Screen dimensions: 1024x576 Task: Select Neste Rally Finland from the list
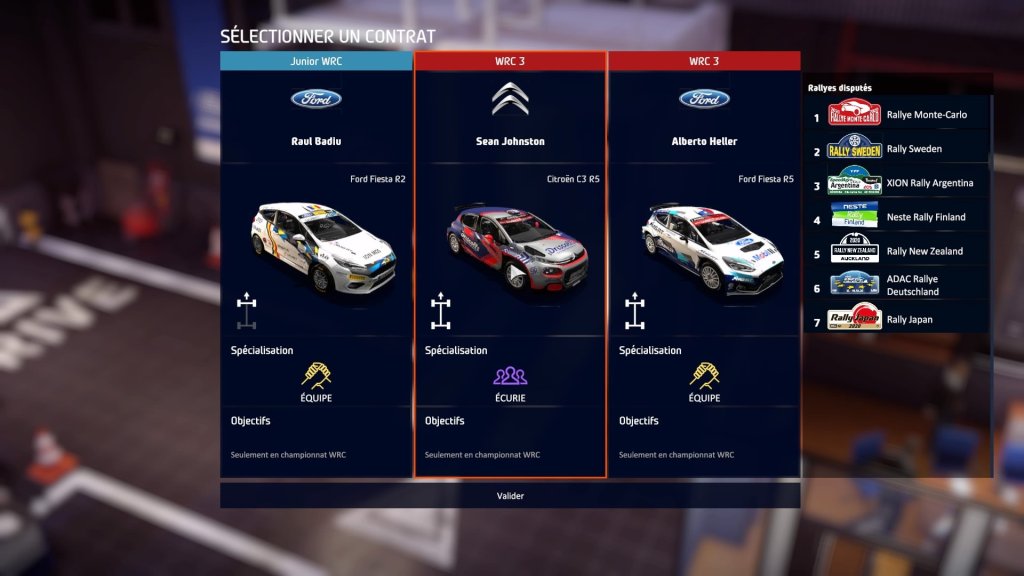(x=900, y=217)
